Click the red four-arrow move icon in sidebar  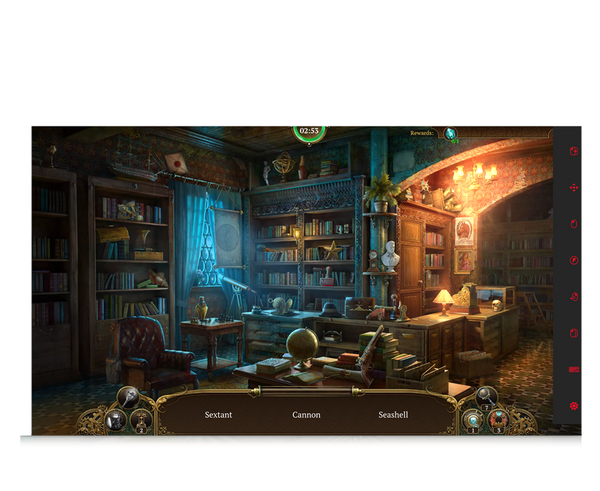tap(574, 187)
